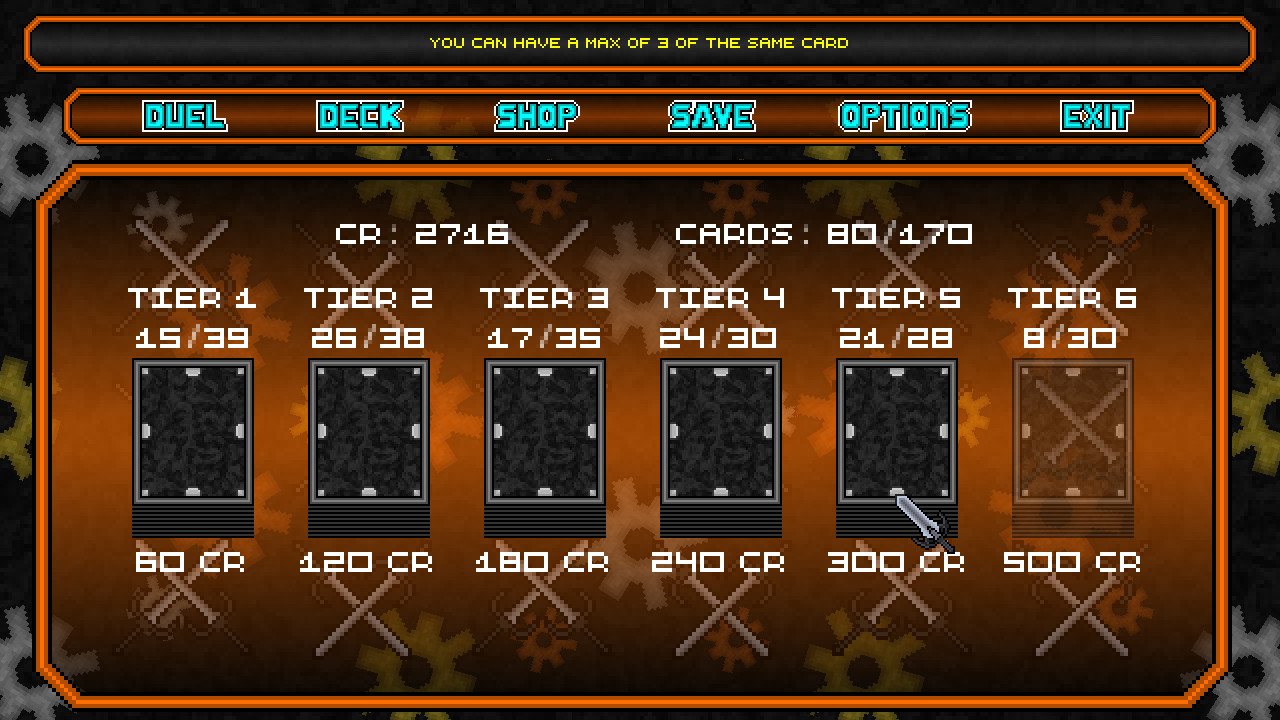Switch to the DECK screen
This screenshot has width=1280, height=720.
click(360, 116)
